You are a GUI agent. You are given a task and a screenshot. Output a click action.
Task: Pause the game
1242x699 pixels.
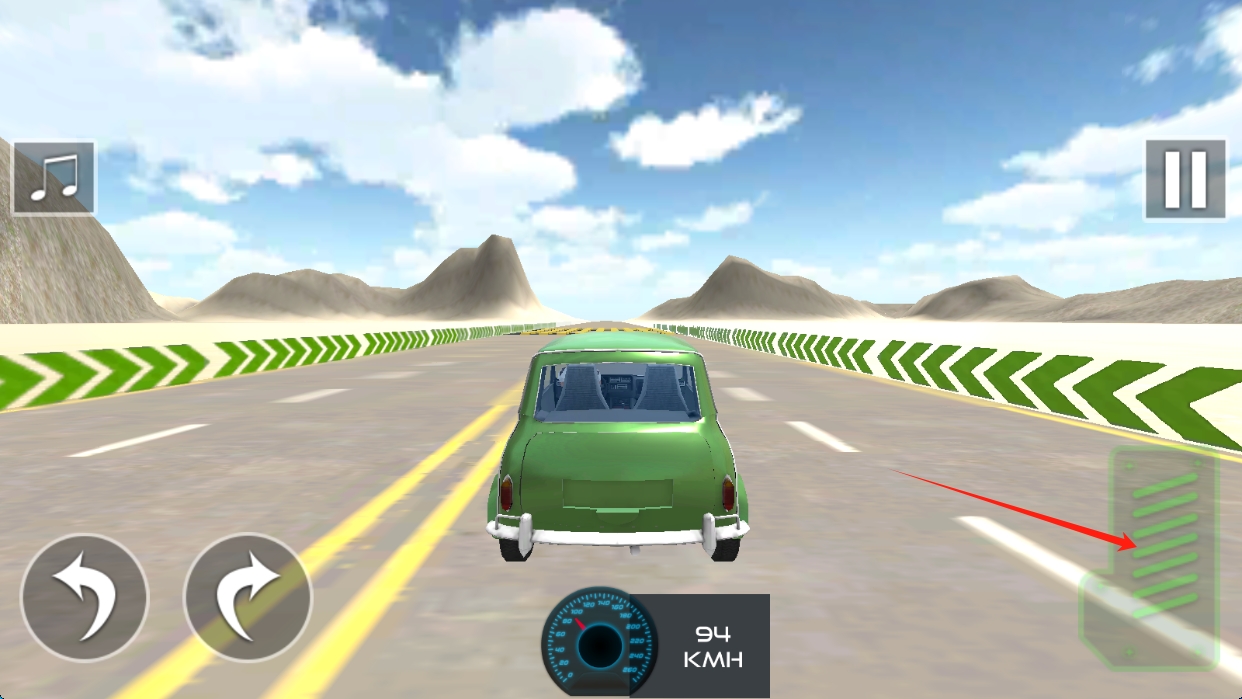click(1185, 180)
